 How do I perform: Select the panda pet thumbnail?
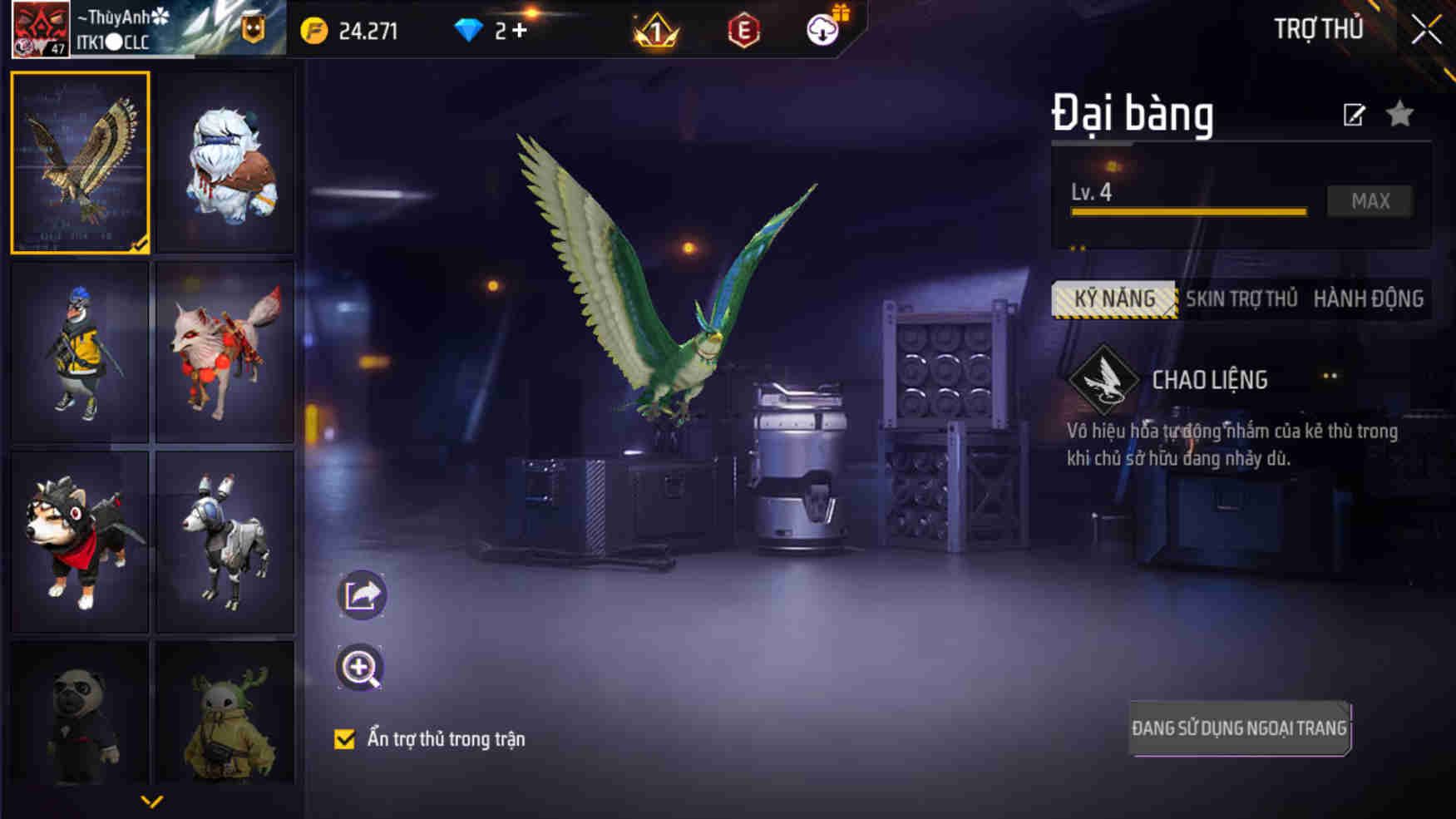81,715
